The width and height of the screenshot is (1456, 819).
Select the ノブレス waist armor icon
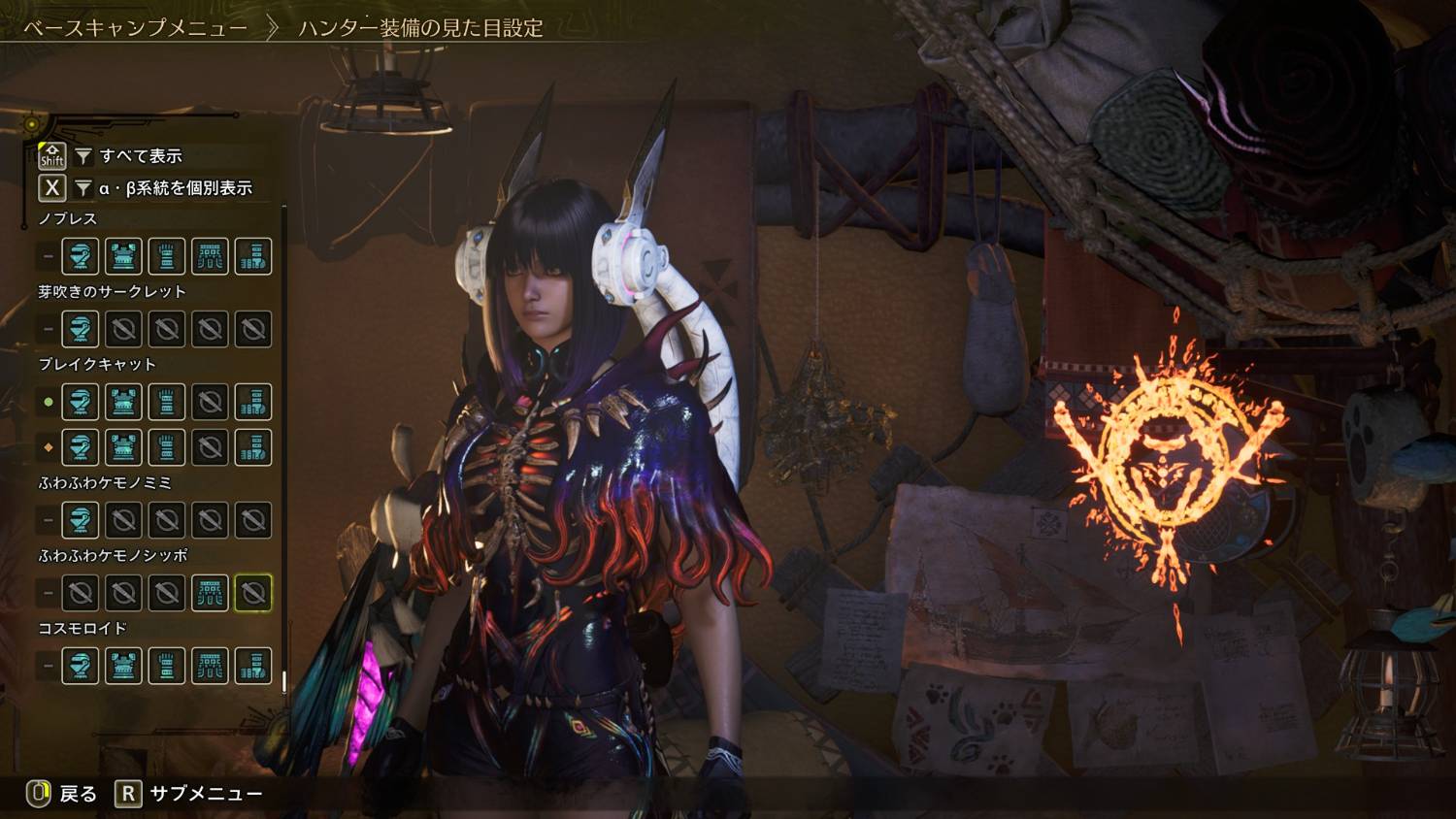210,256
